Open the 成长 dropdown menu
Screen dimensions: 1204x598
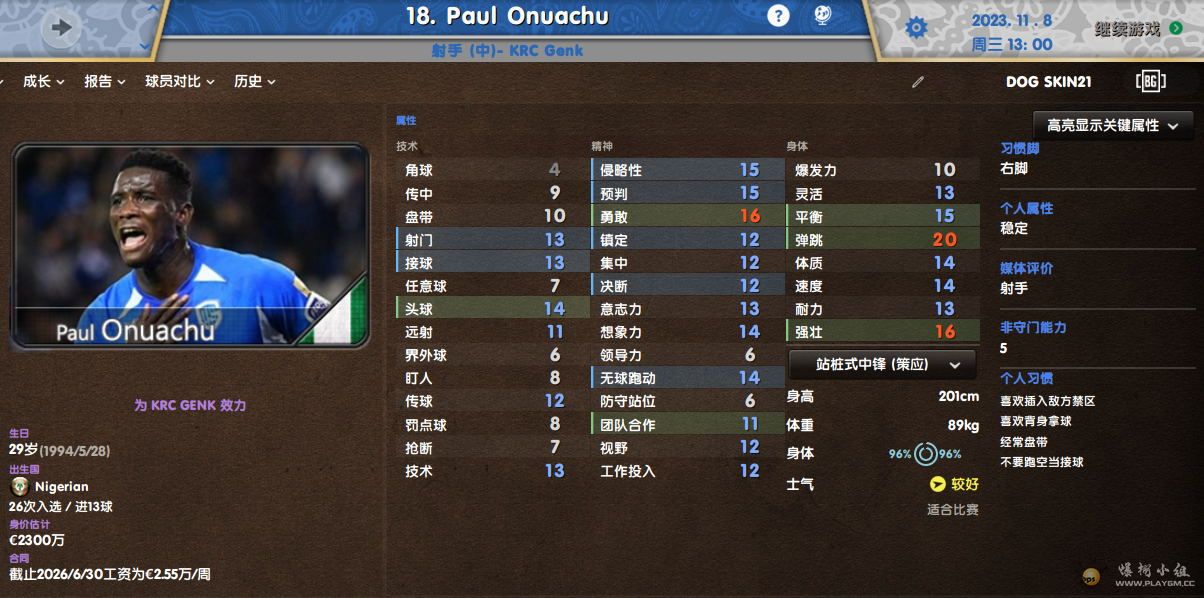pos(43,82)
